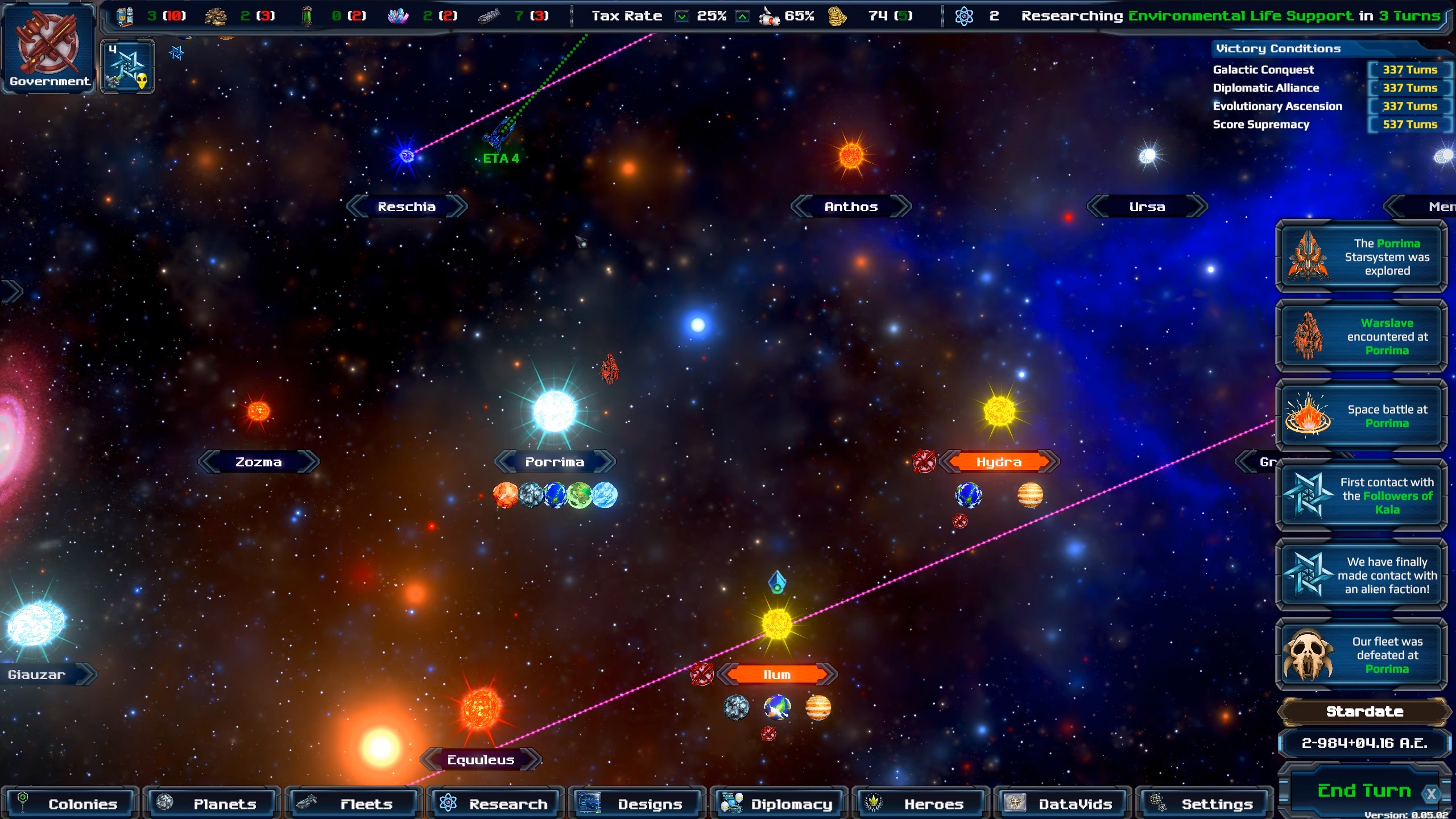The height and width of the screenshot is (819, 1456).
Task: Show the Fleets screen
Action: pyautogui.click(x=353, y=804)
